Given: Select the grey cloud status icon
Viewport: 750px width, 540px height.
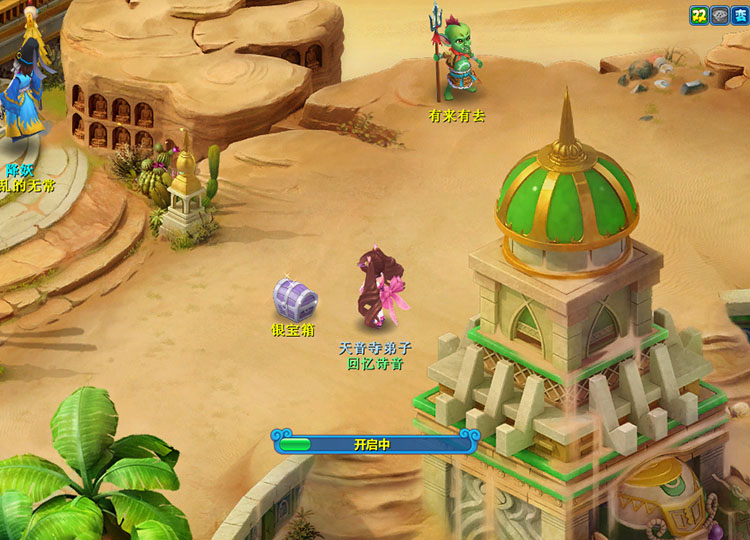Looking at the screenshot, I should click(719, 15).
